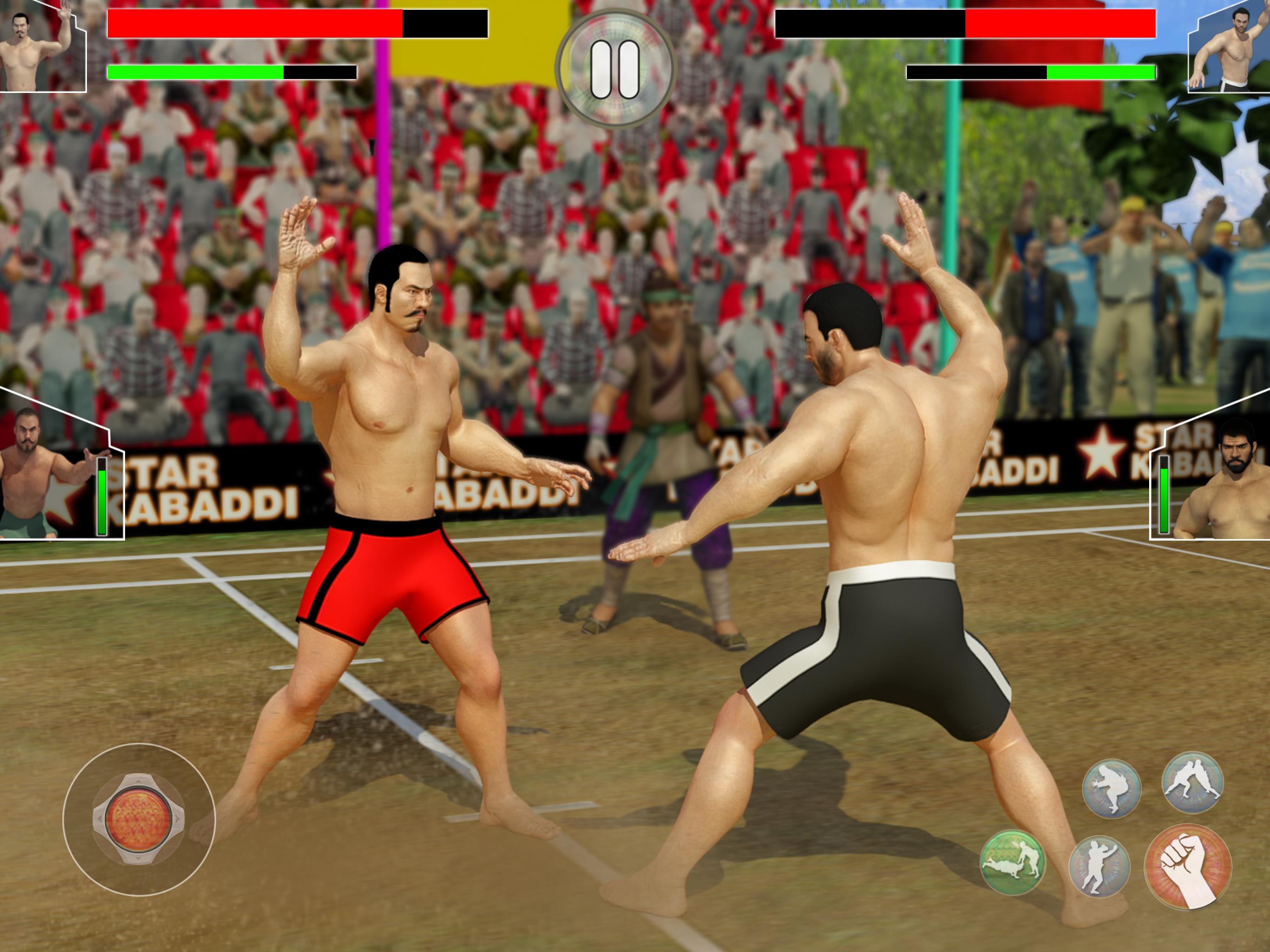Trigger the crouching jump move button

pyautogui.click(x=1111, y=788)
